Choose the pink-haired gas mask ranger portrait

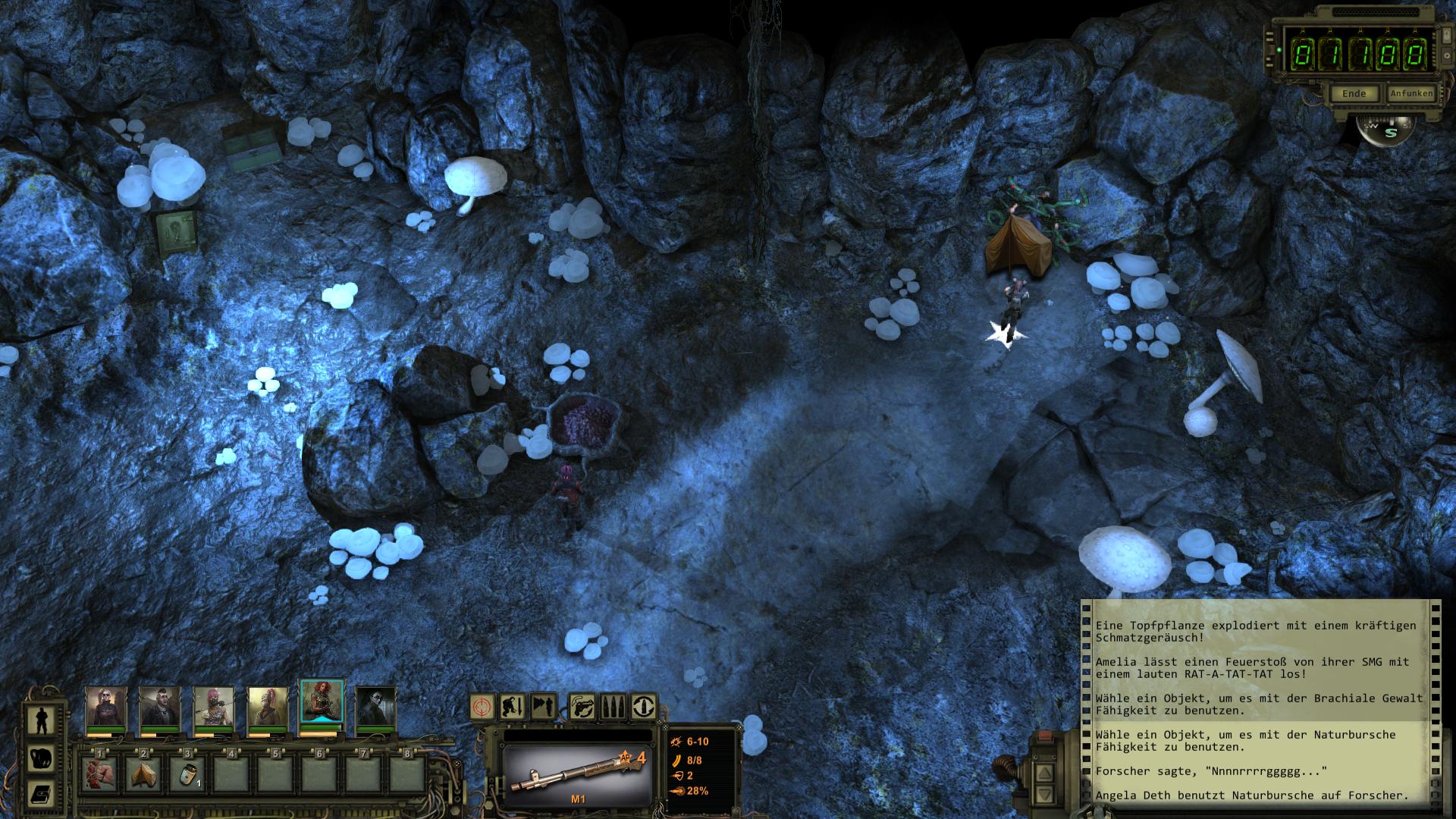coord(213,707)
